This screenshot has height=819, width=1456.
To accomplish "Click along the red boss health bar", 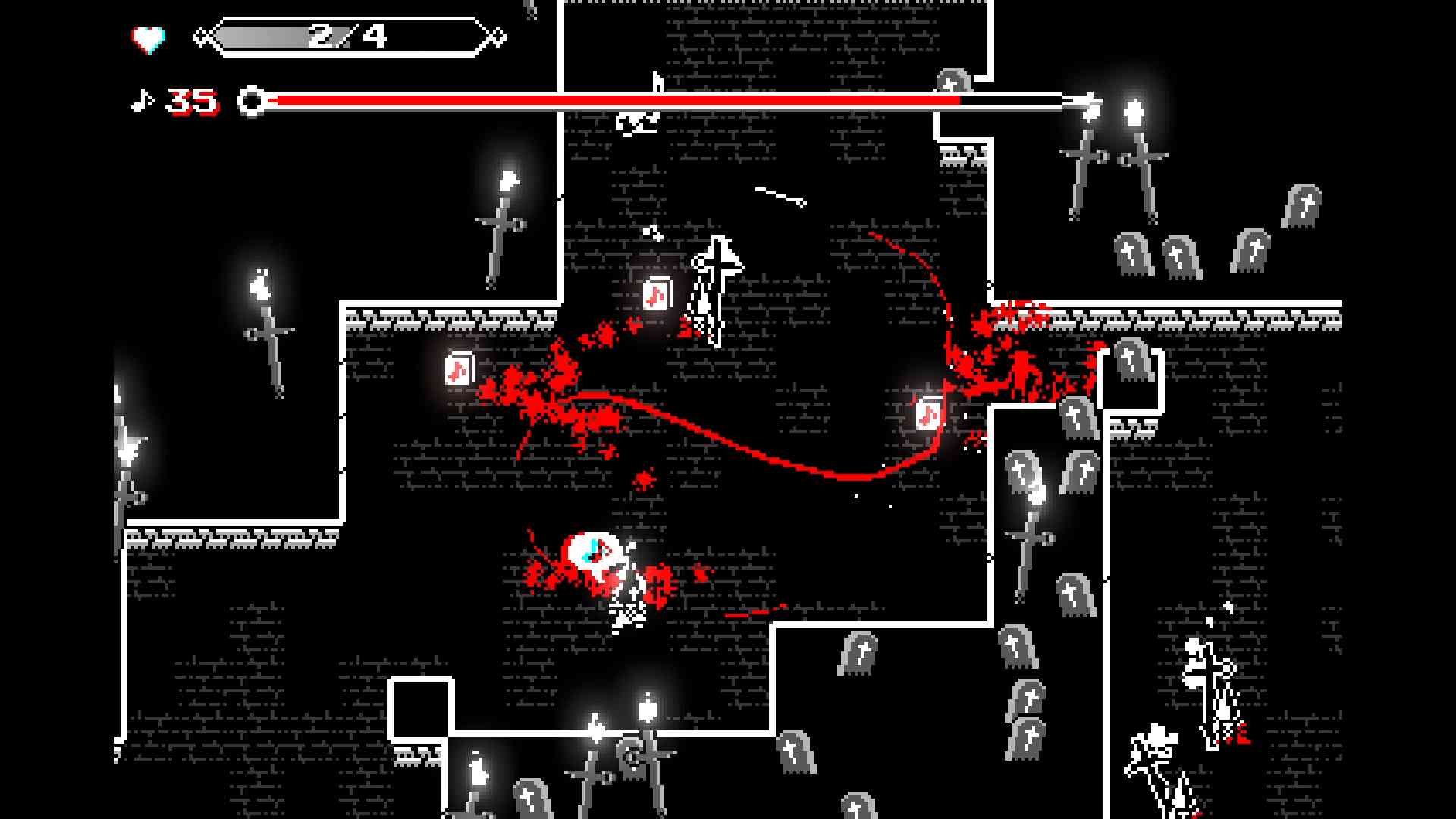I will tap(607, 99).
